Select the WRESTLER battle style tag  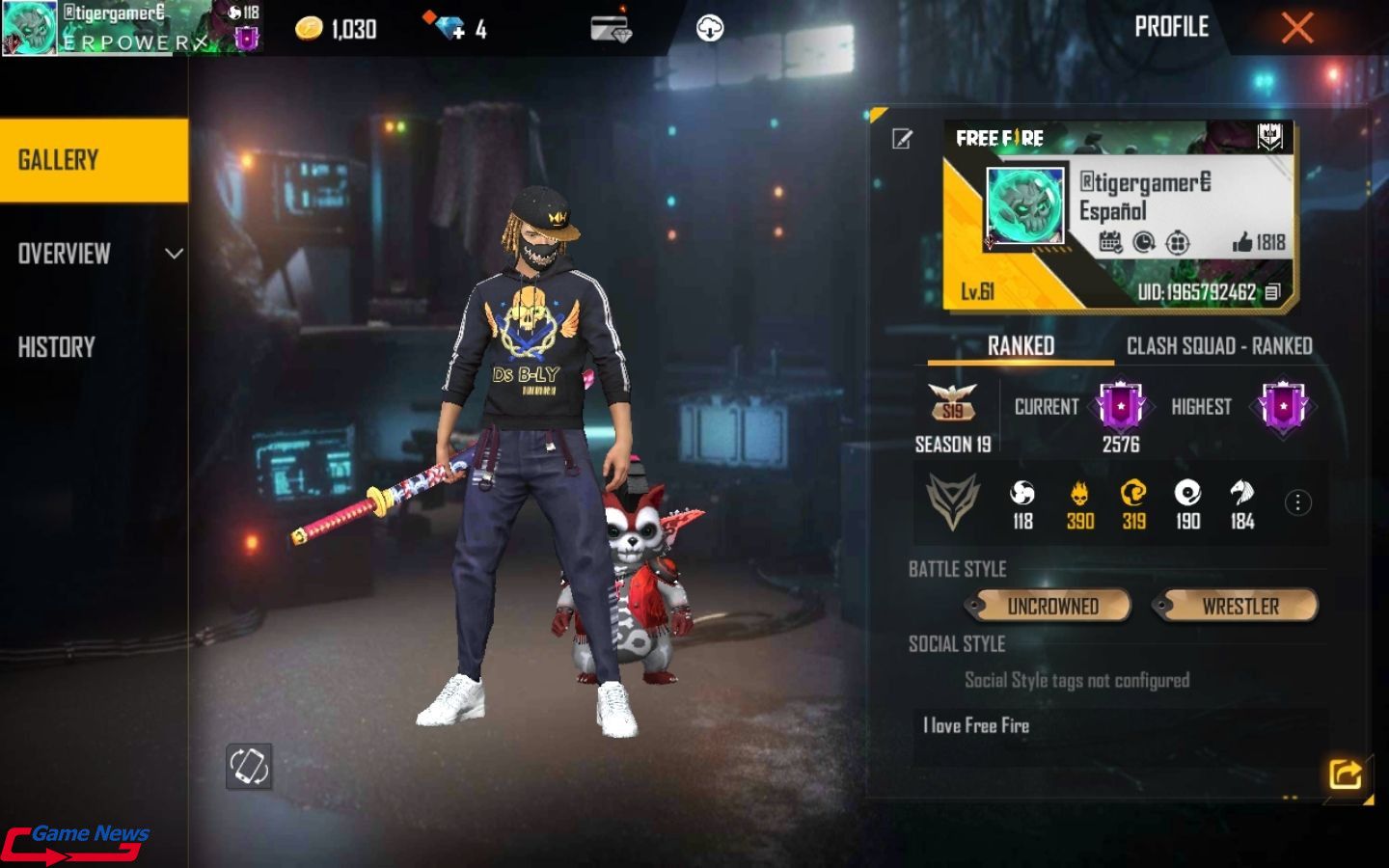point(1238,606)
